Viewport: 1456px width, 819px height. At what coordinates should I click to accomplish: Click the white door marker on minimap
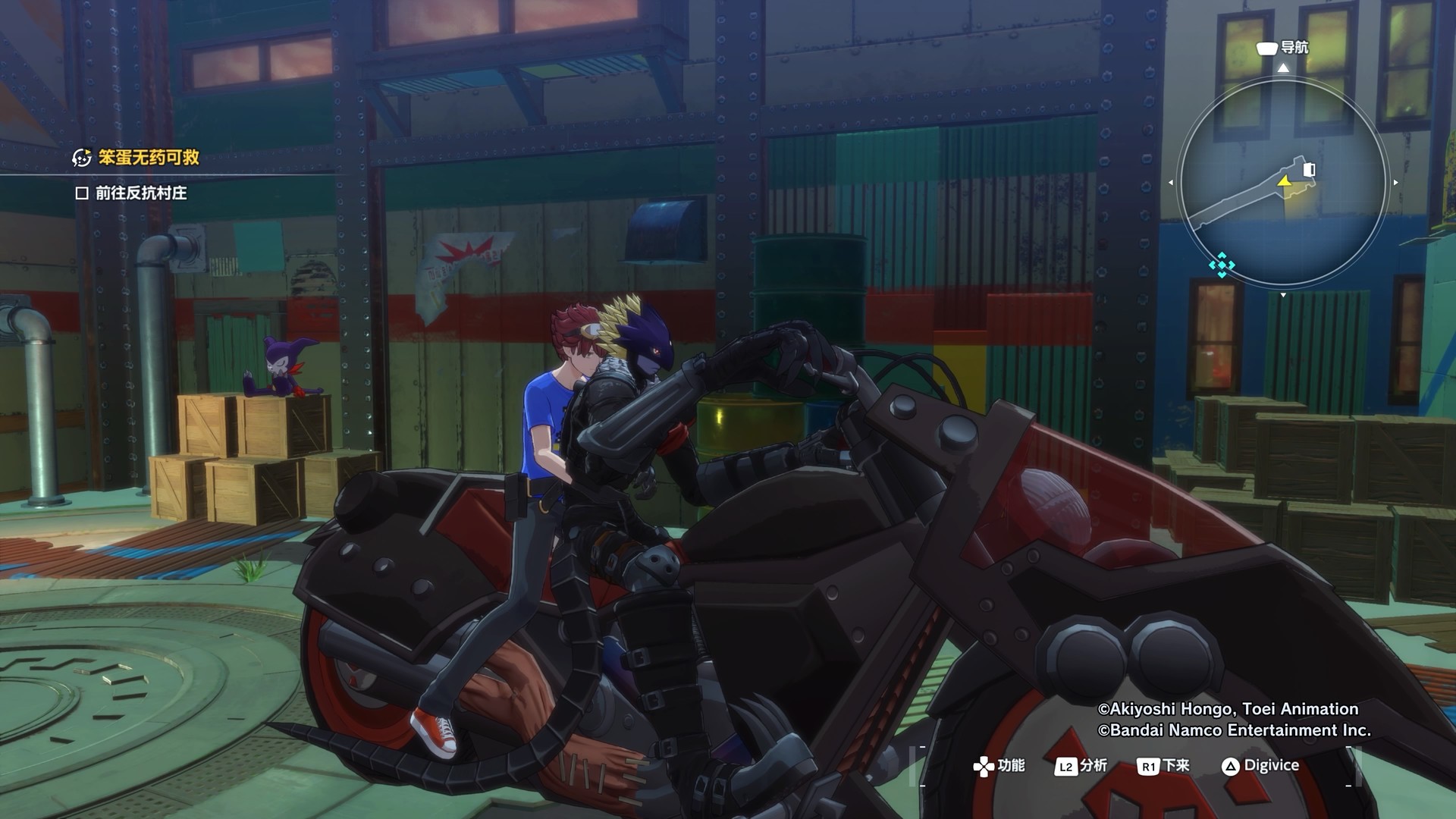point(1309,169)
